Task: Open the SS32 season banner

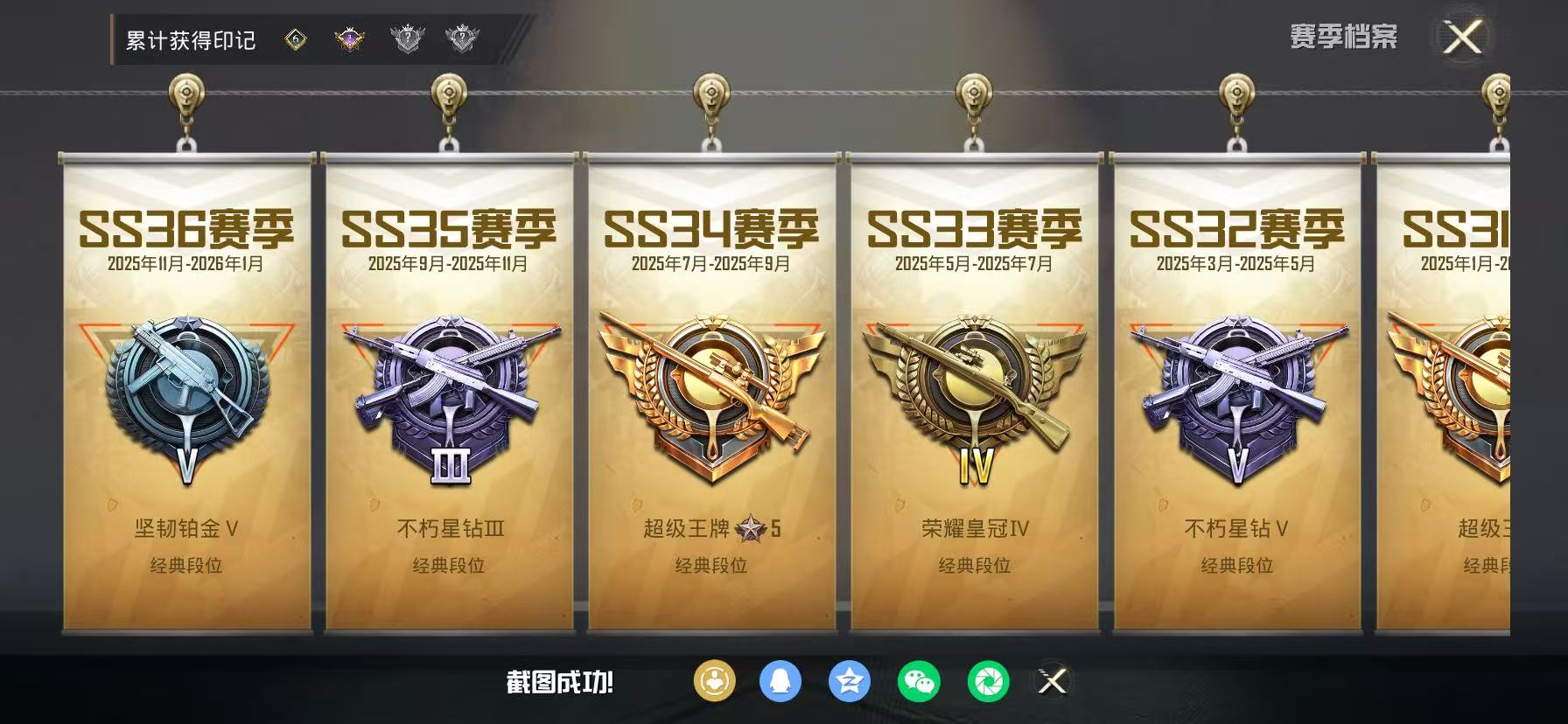Action: 1235,393
